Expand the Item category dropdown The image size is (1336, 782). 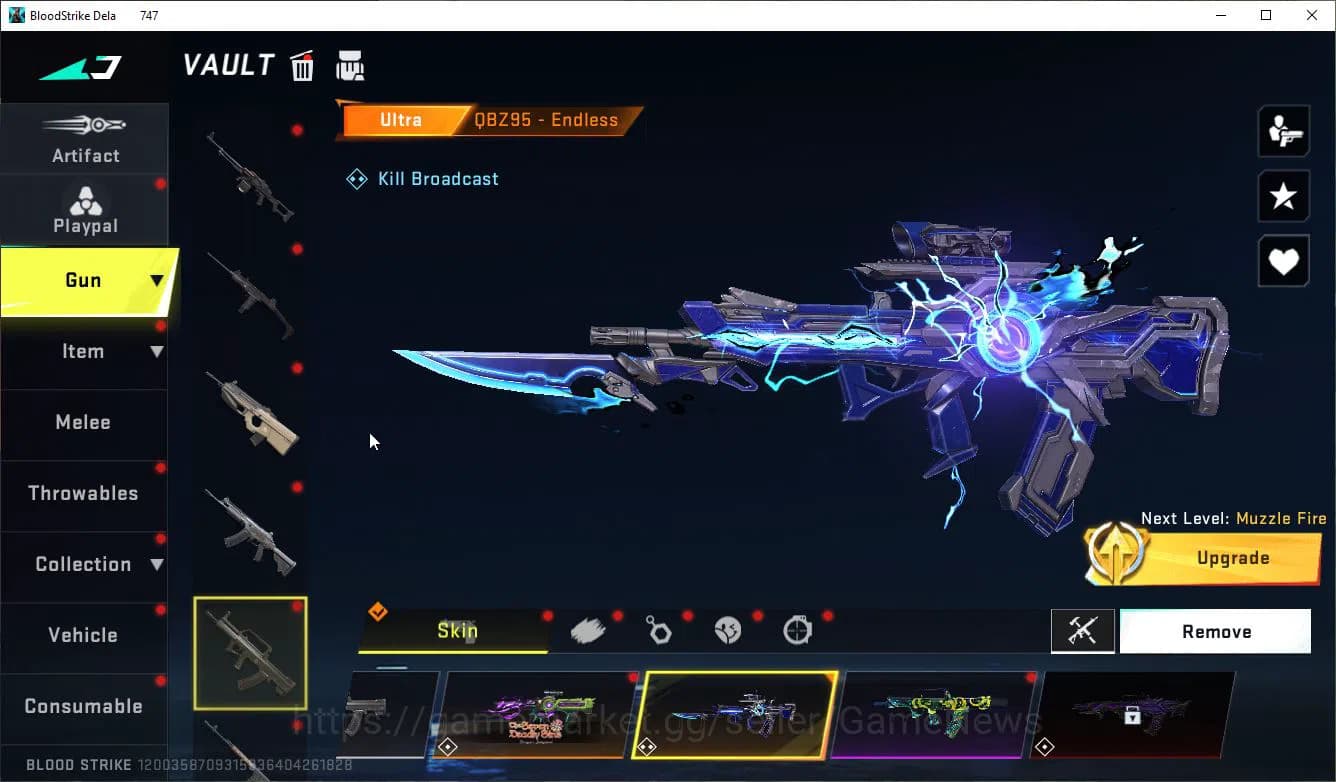pos(157,351)
